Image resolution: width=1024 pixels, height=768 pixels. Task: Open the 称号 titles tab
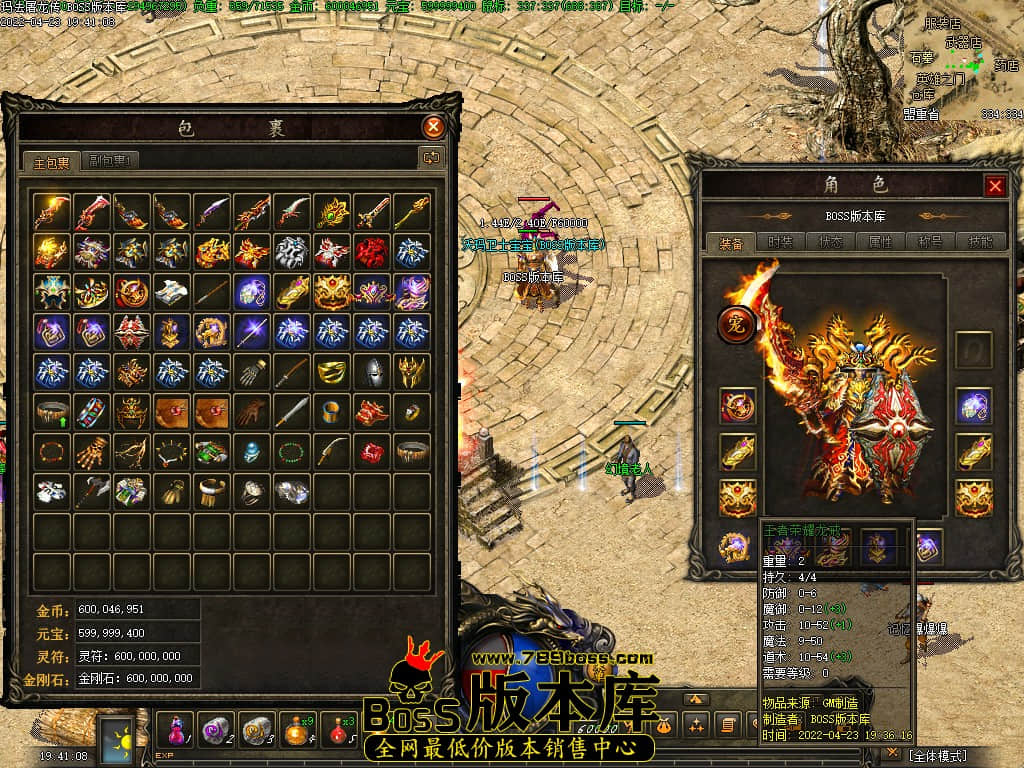point(929,242)
